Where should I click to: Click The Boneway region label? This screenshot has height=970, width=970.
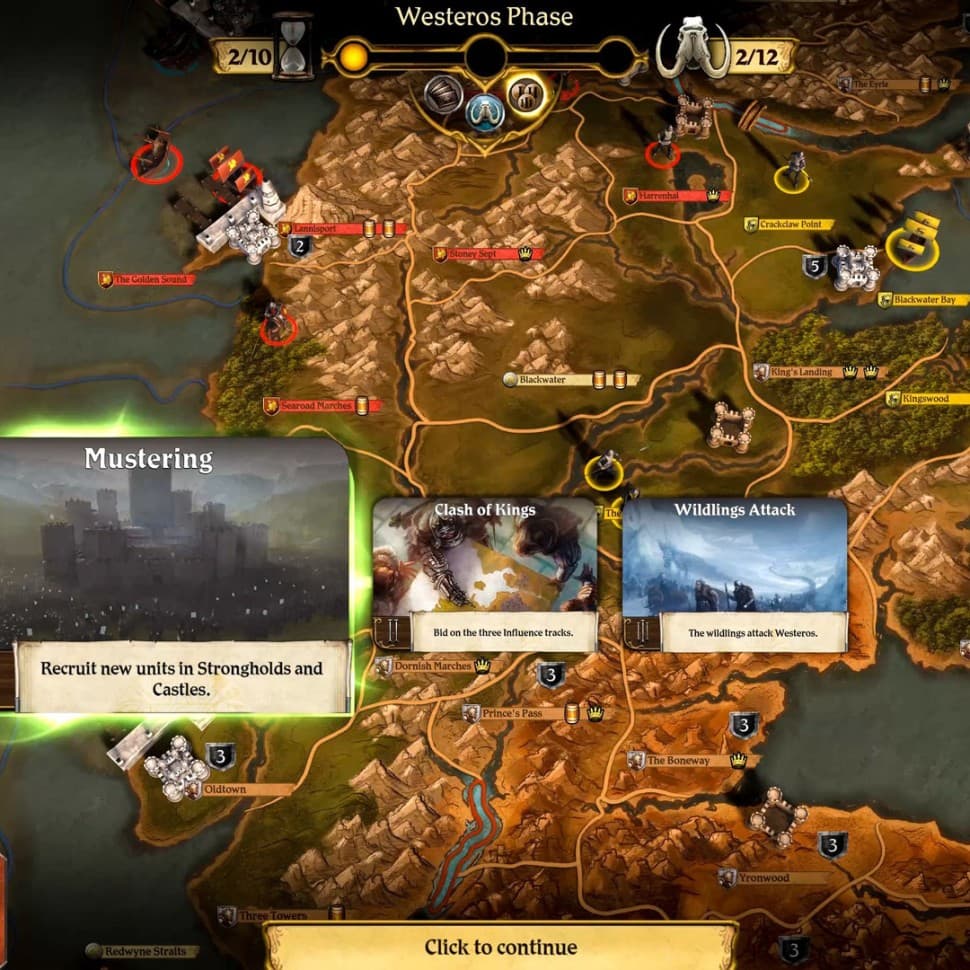(677, 761)
